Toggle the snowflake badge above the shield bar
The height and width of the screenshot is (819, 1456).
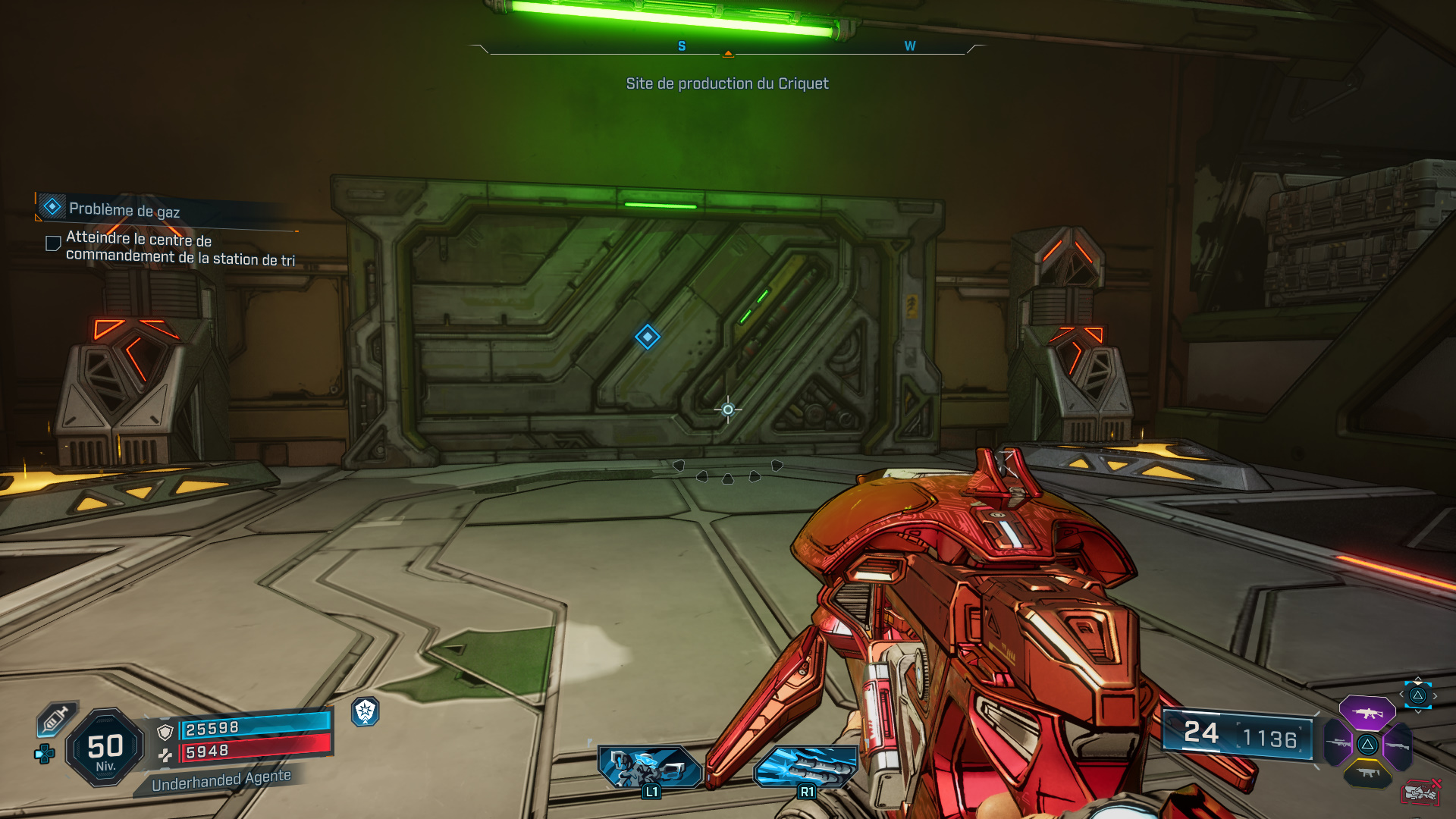click(x=364, y=714)
